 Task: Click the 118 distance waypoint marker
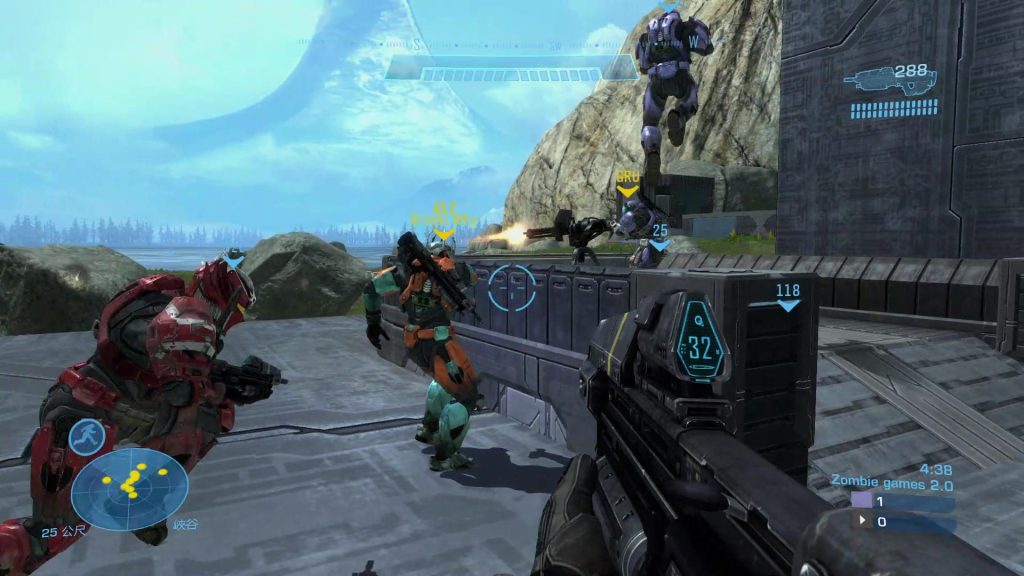coord(788,297)
